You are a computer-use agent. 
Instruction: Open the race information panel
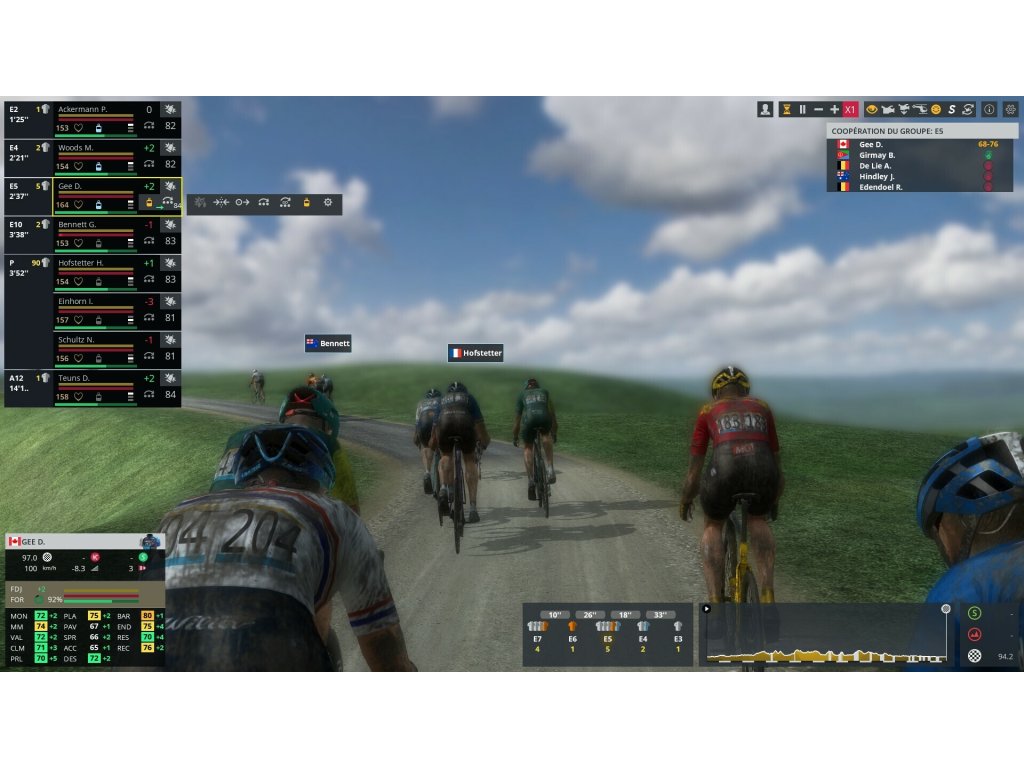[989, 109]
